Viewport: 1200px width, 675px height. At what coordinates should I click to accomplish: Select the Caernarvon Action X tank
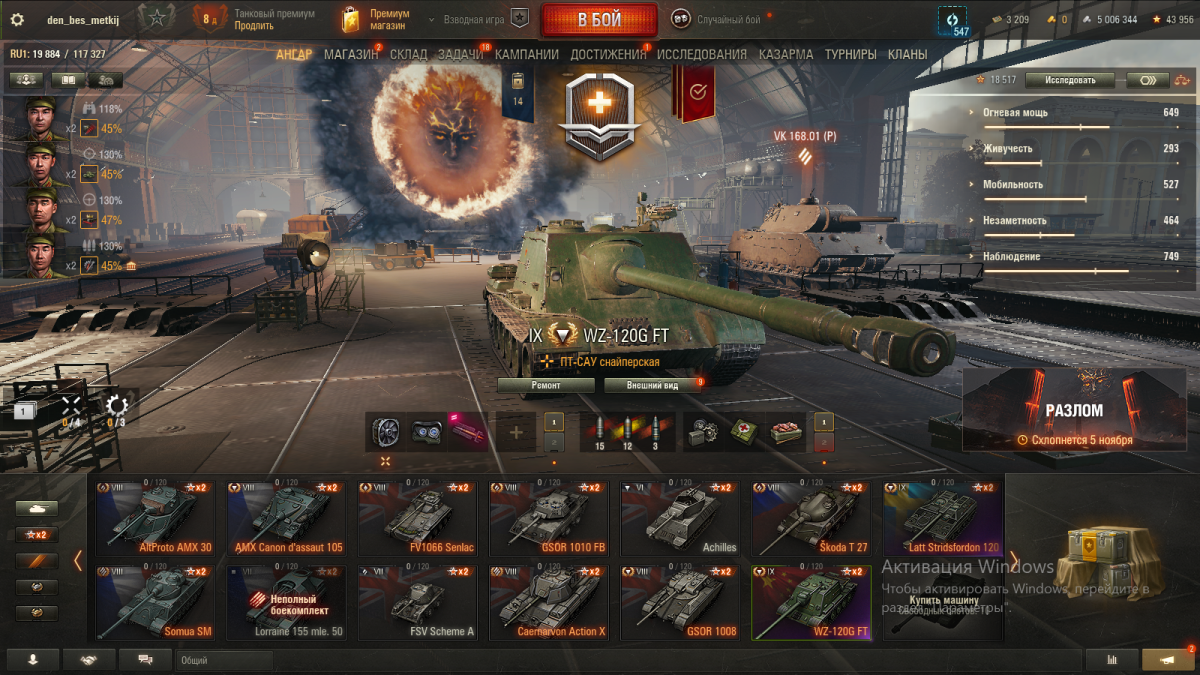[549, 602]
